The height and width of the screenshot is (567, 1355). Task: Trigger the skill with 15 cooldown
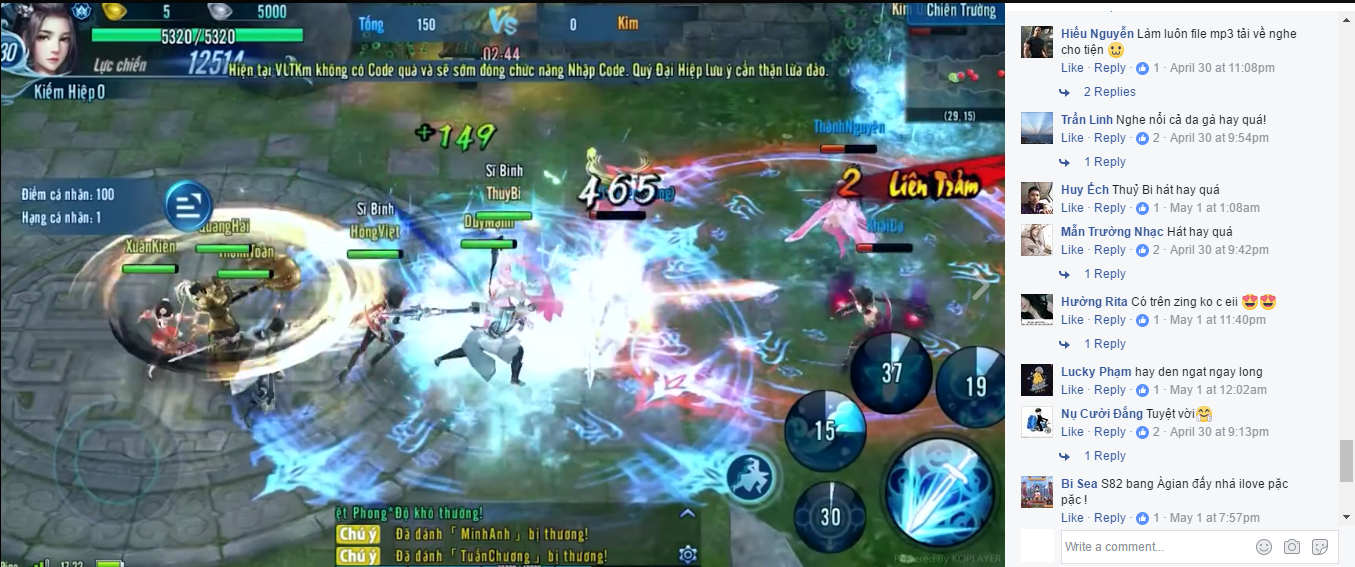pyautogui.click(x=824, y=430)
